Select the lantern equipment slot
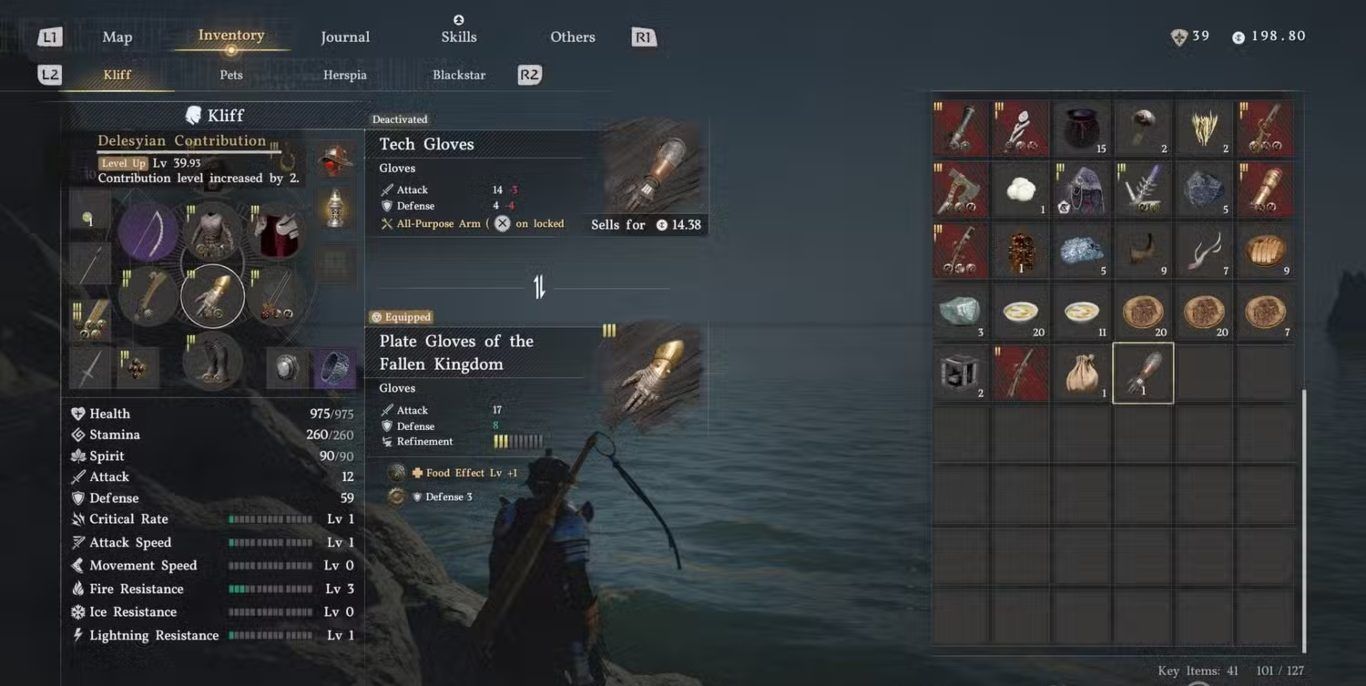 [x=335, y=209]
